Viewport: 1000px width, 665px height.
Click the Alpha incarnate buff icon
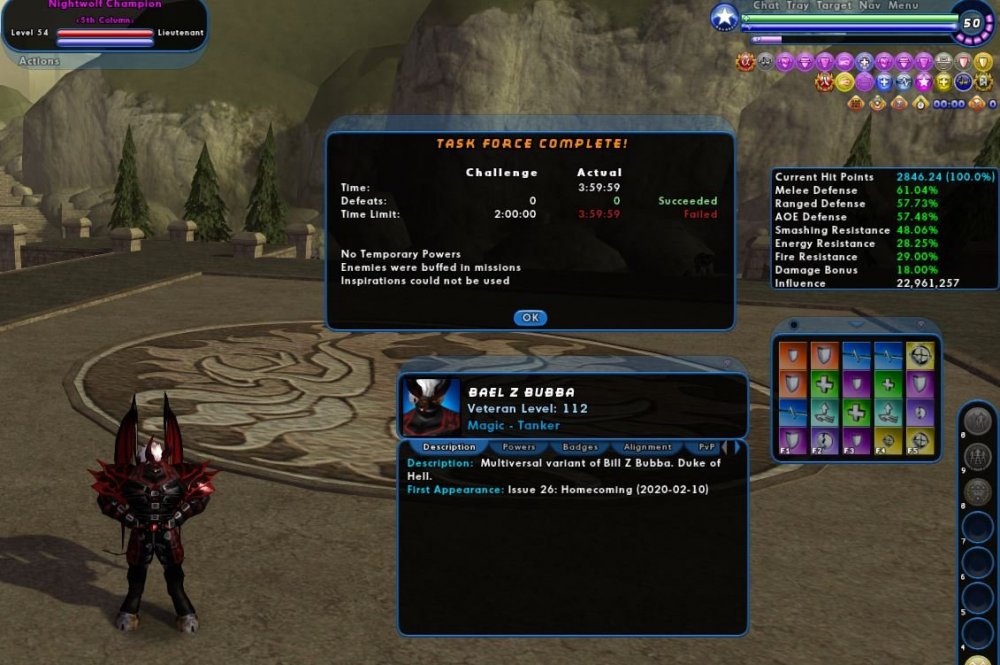click(x=744, y=62)
